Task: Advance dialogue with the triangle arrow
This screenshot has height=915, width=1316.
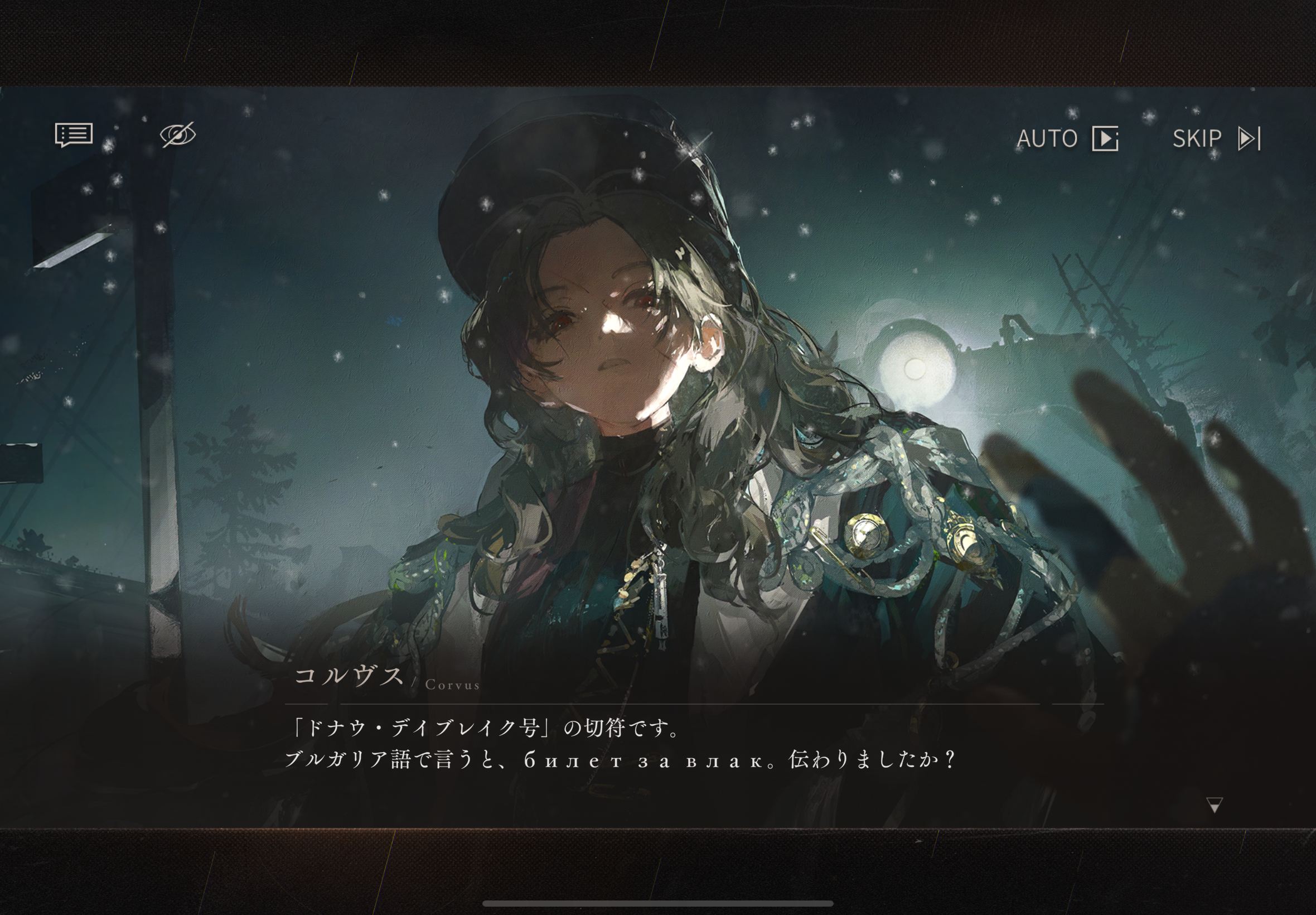Action: pyautogui.click(x=1214, y=805)
